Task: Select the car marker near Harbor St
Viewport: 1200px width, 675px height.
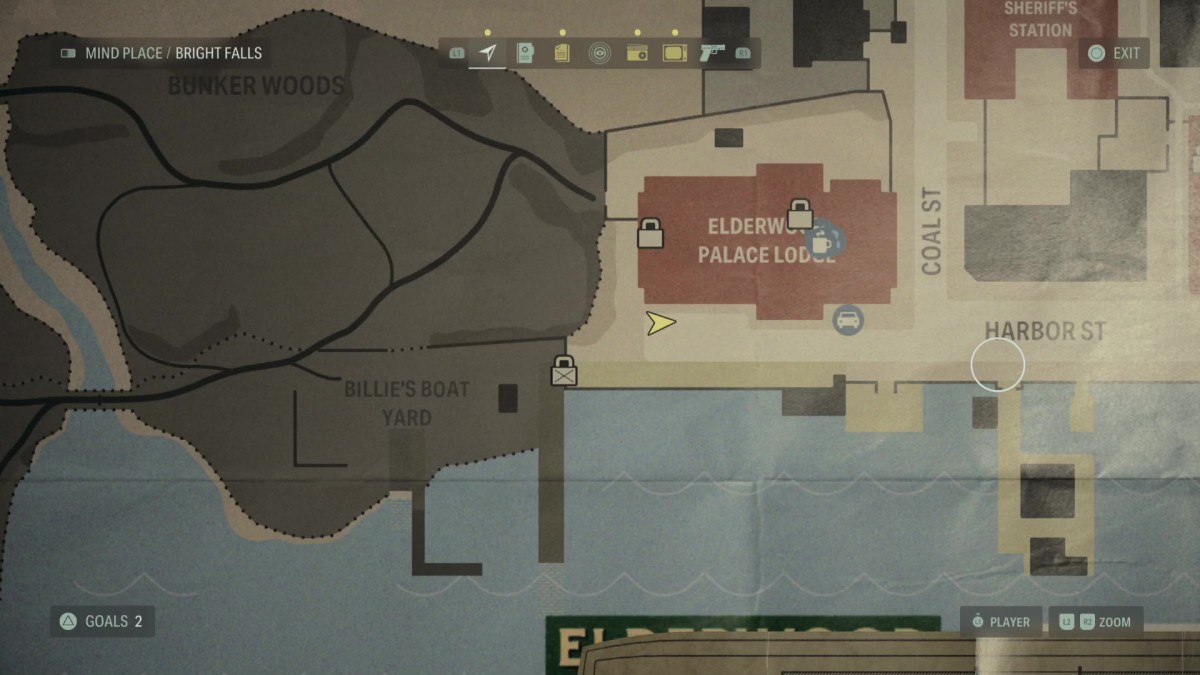Action: pos(848,320)
